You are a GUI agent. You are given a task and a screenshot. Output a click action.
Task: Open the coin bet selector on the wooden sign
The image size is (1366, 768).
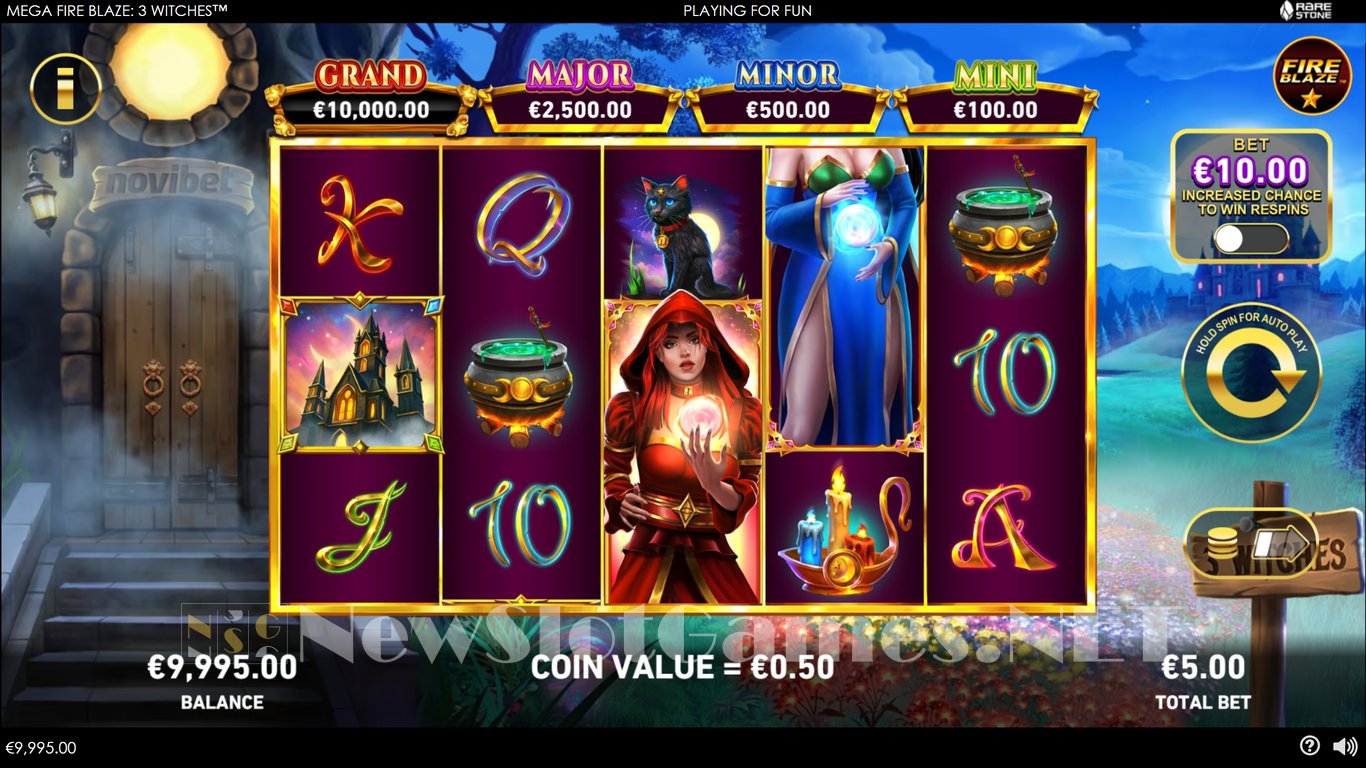[x=1250, y=545]
